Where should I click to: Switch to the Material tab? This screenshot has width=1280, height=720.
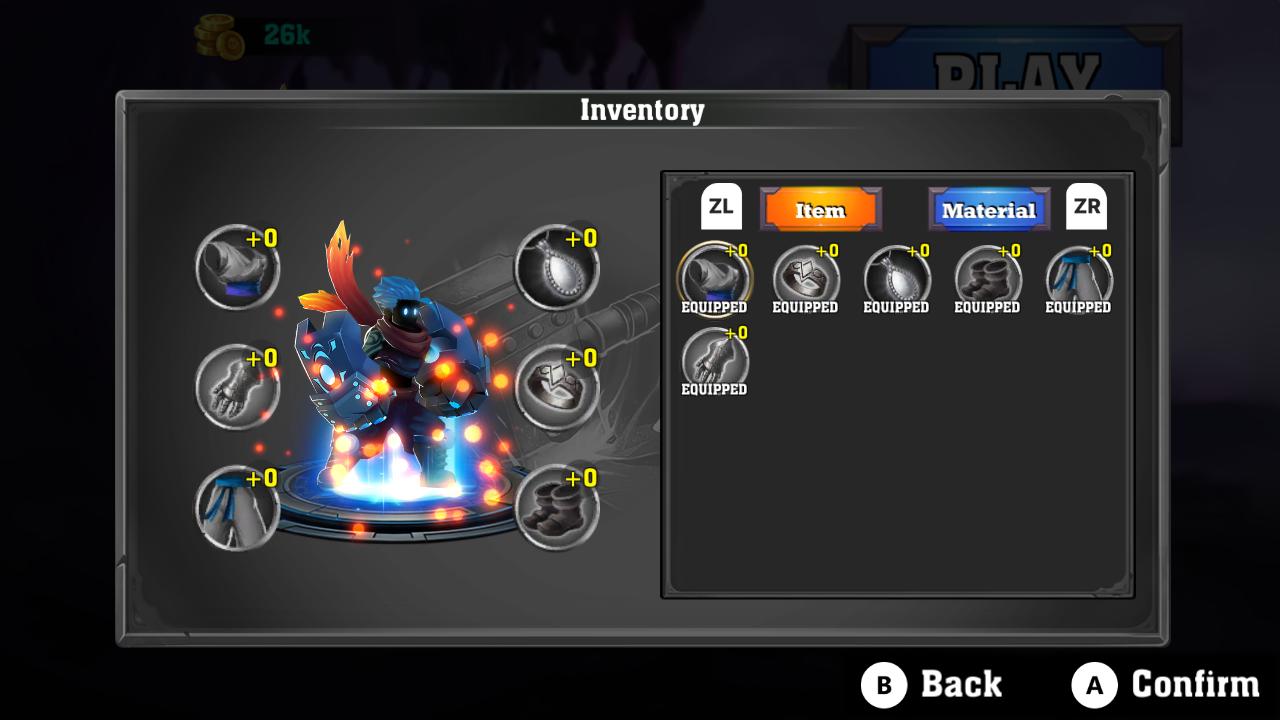click(x=988, y=210)
